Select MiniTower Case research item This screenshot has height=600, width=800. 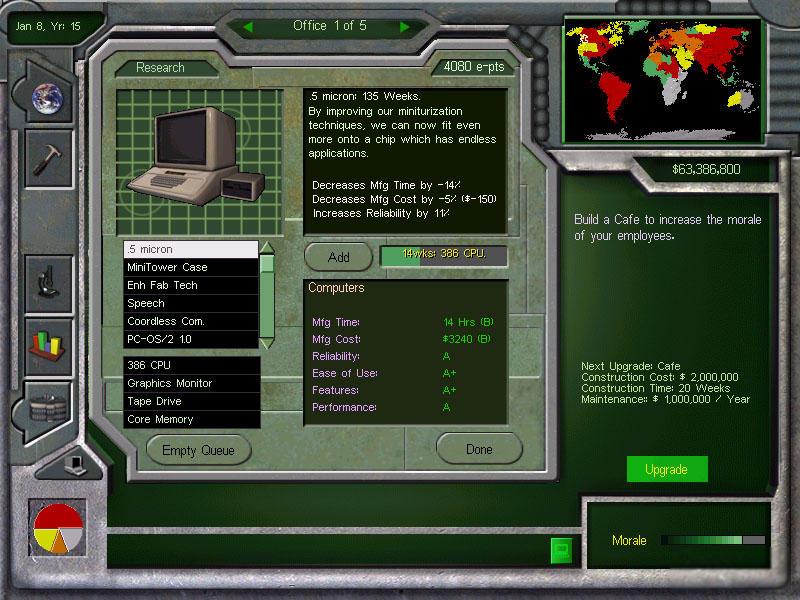coord(190,267)
